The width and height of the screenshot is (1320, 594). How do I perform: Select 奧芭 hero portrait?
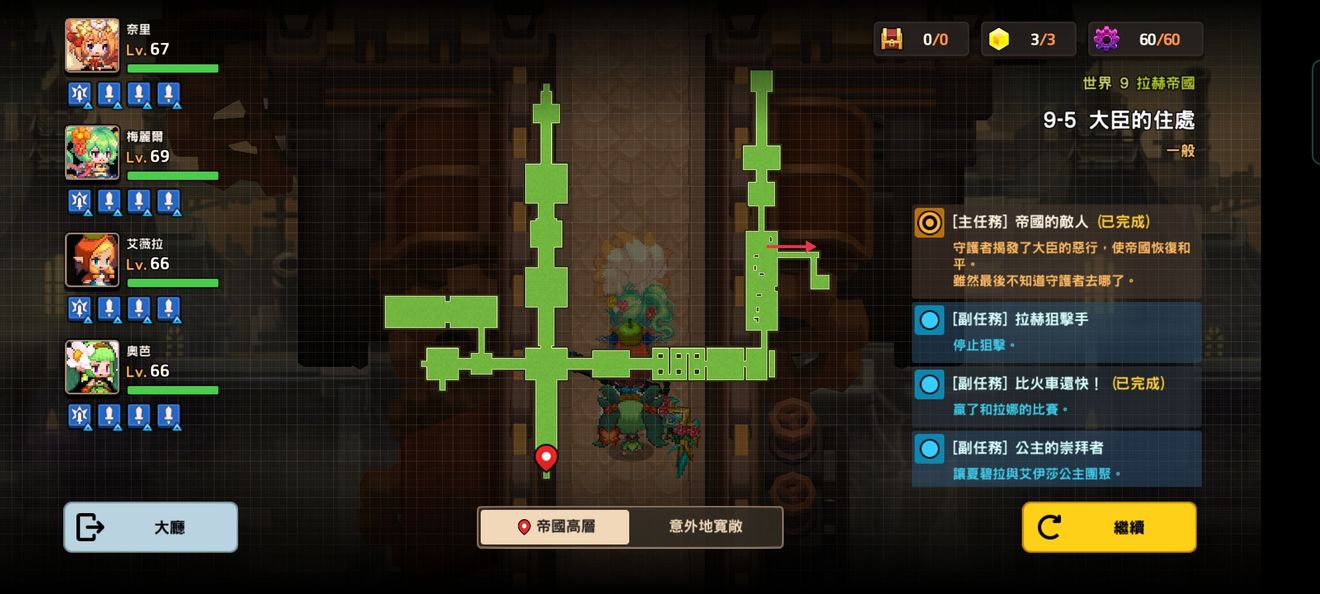(92, 367)
